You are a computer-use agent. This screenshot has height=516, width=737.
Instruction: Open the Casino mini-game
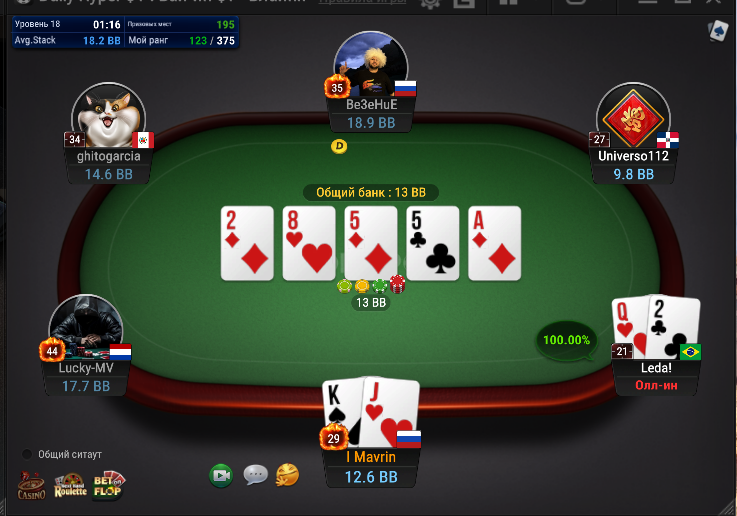31,485
